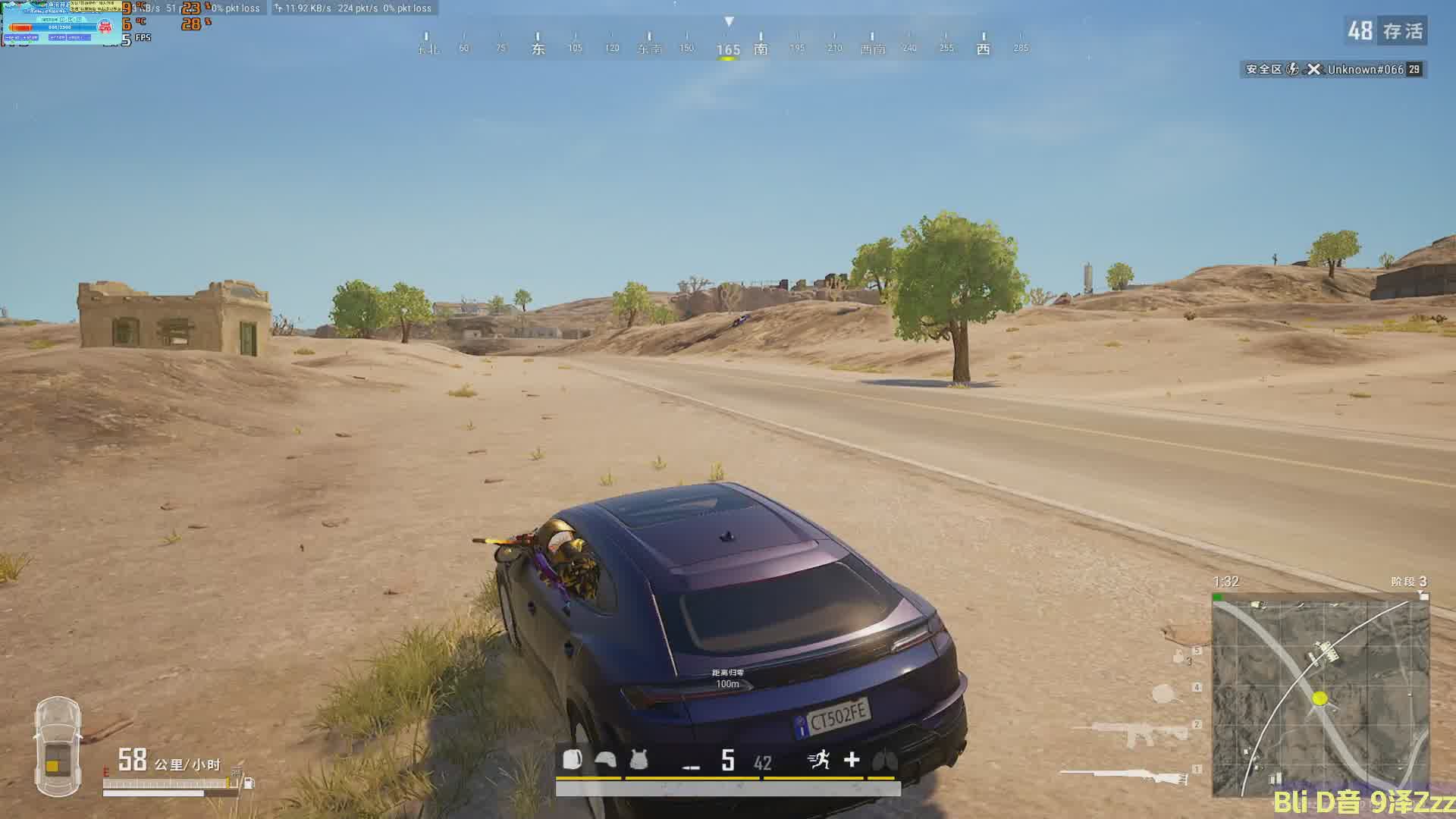Click the lungs breath icon
Viewport: 1456px width, 819px height.
pos(885,759)
